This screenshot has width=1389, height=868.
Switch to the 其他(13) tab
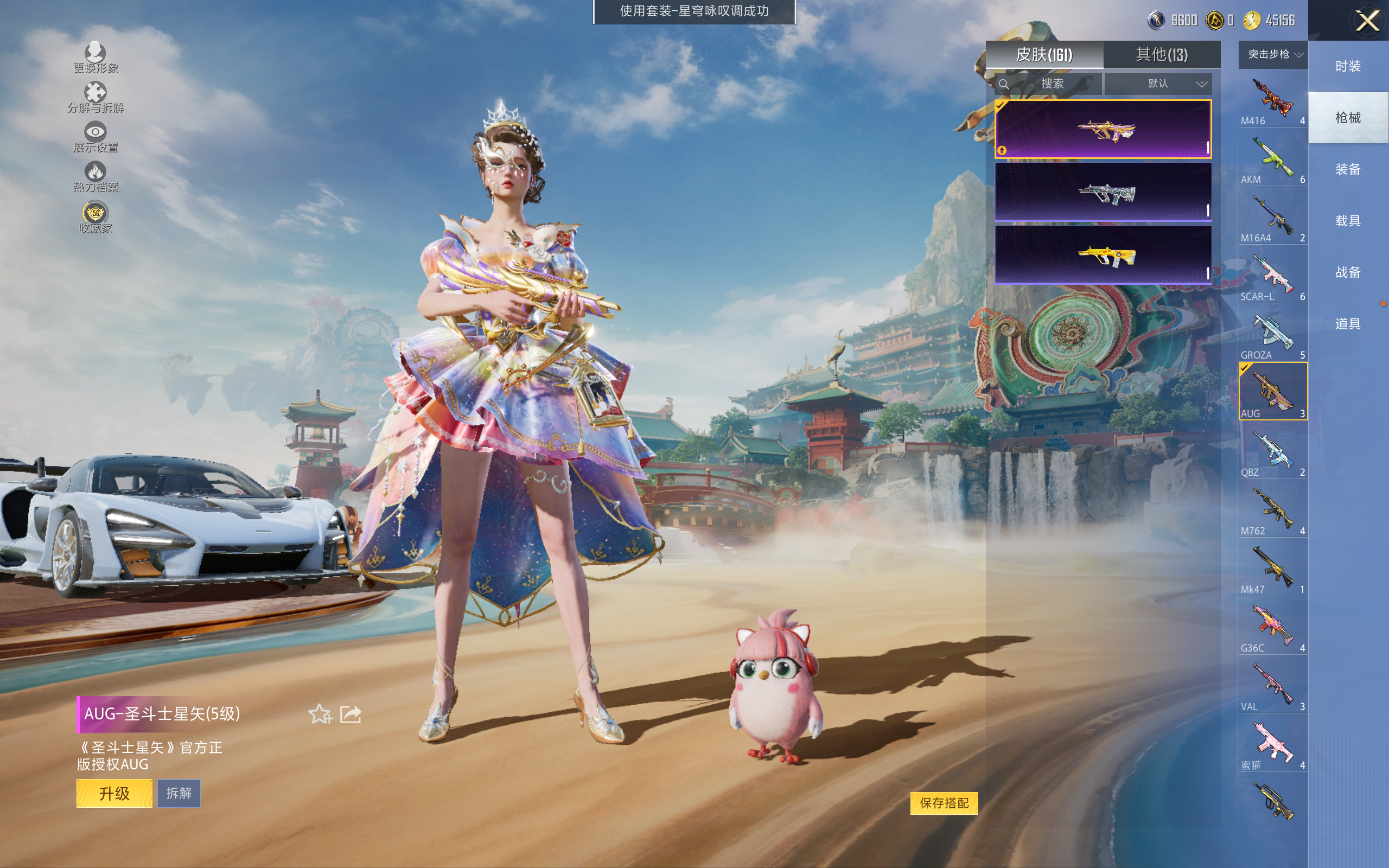pos(1161,55)
